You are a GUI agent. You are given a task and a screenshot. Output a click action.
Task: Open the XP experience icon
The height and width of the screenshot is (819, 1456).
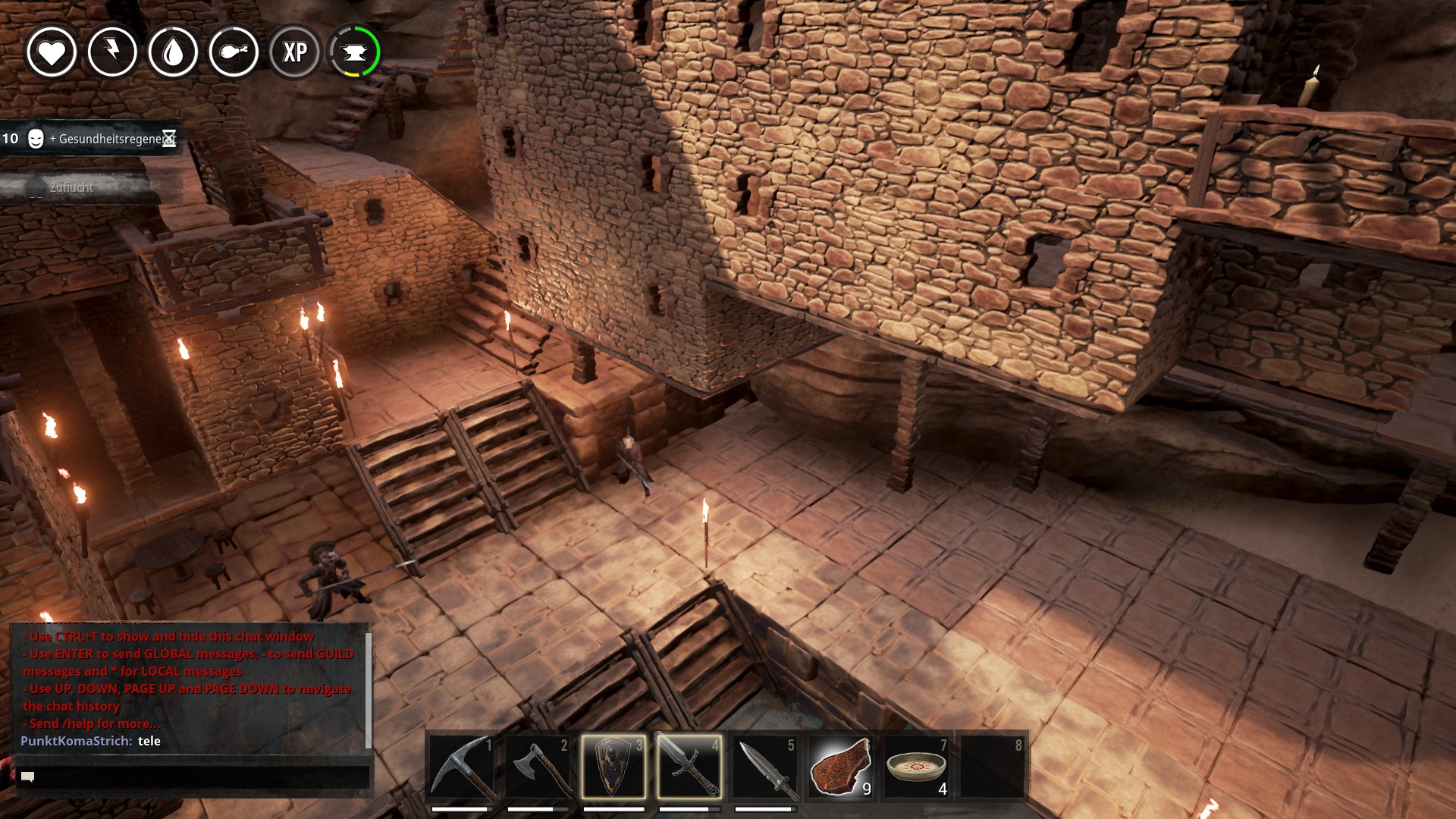[x=295, y=52]
